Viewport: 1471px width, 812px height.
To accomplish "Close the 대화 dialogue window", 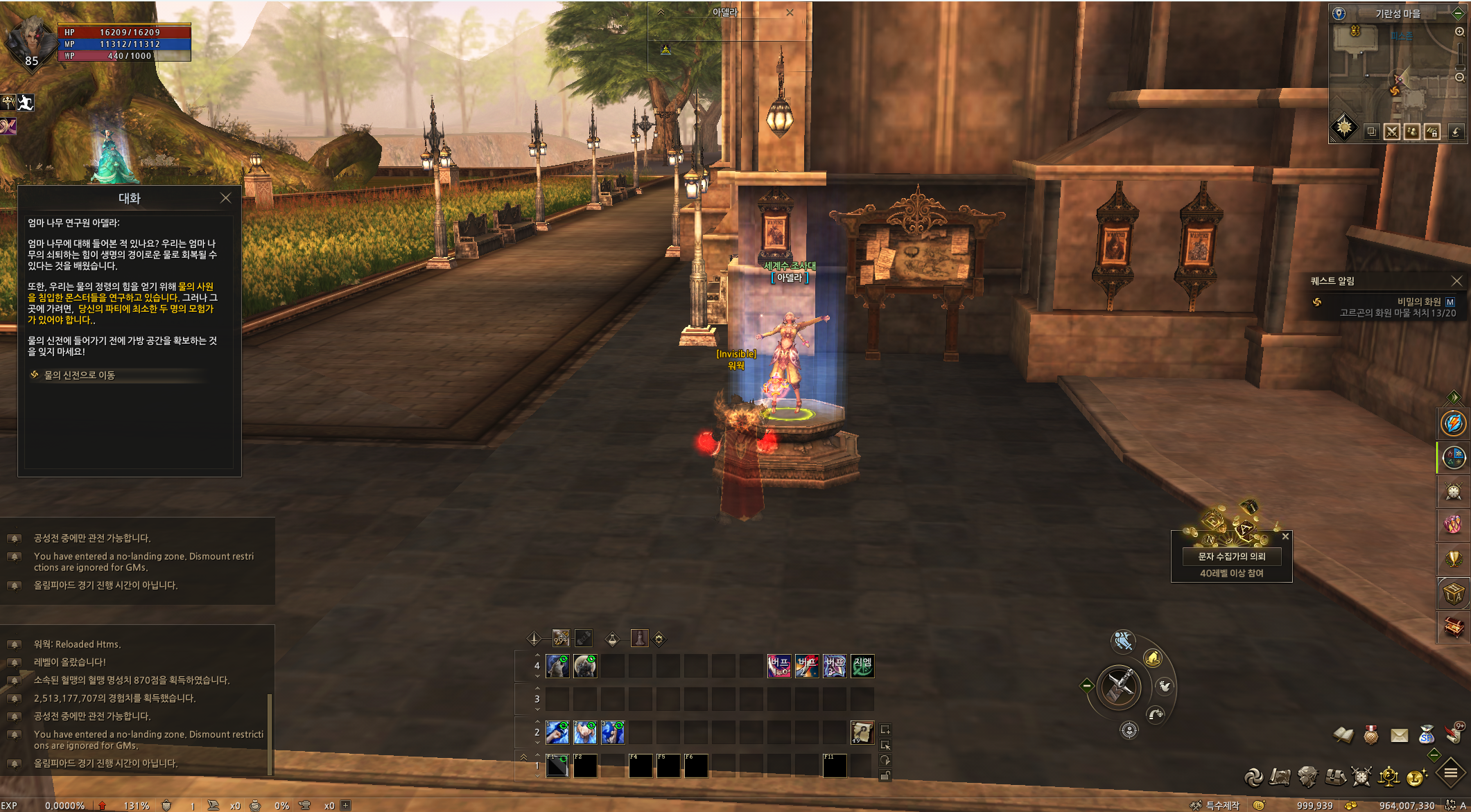I will (x=225, y=198).
